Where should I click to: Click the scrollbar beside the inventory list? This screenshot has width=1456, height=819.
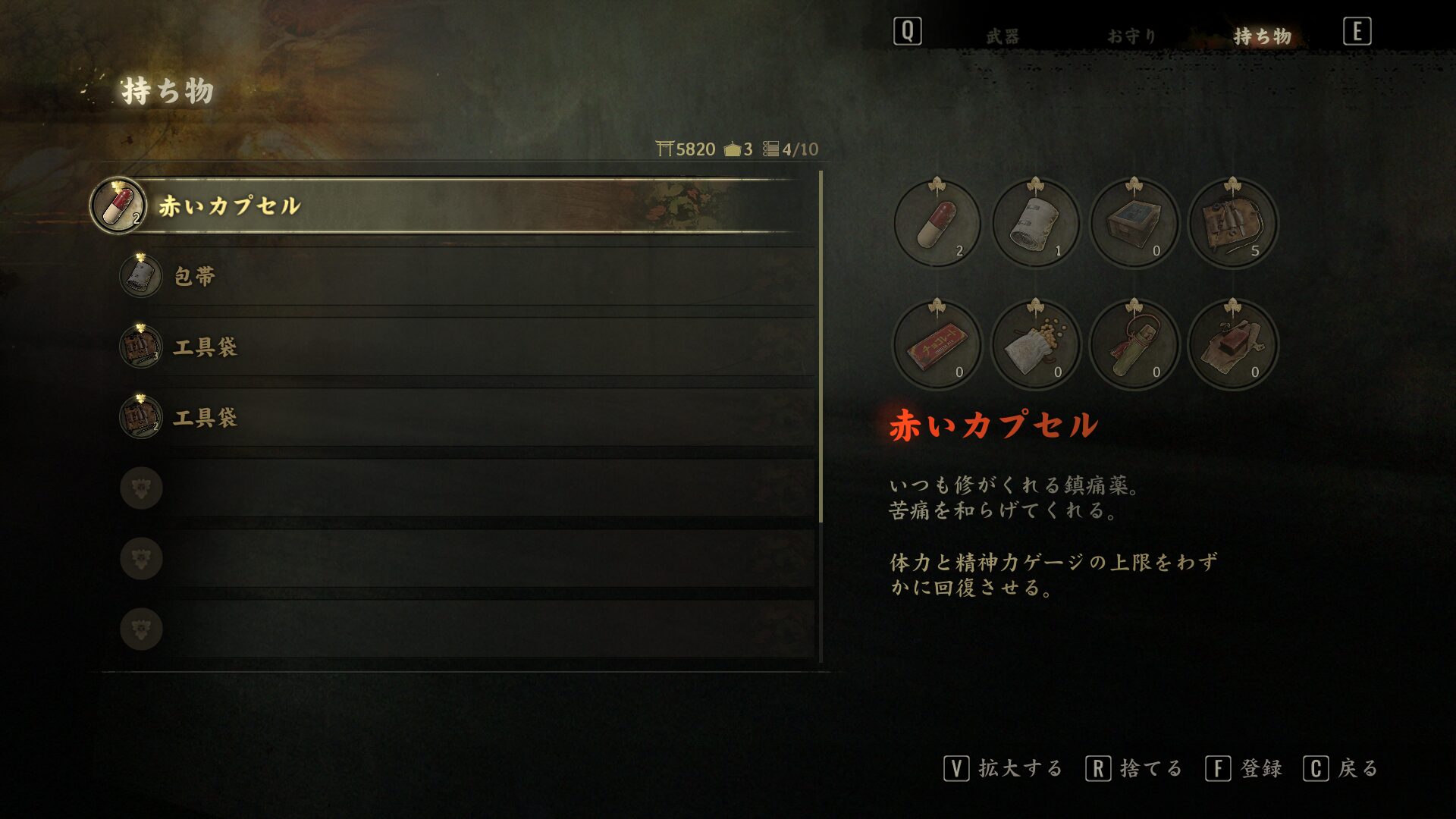tap(822, 341)
